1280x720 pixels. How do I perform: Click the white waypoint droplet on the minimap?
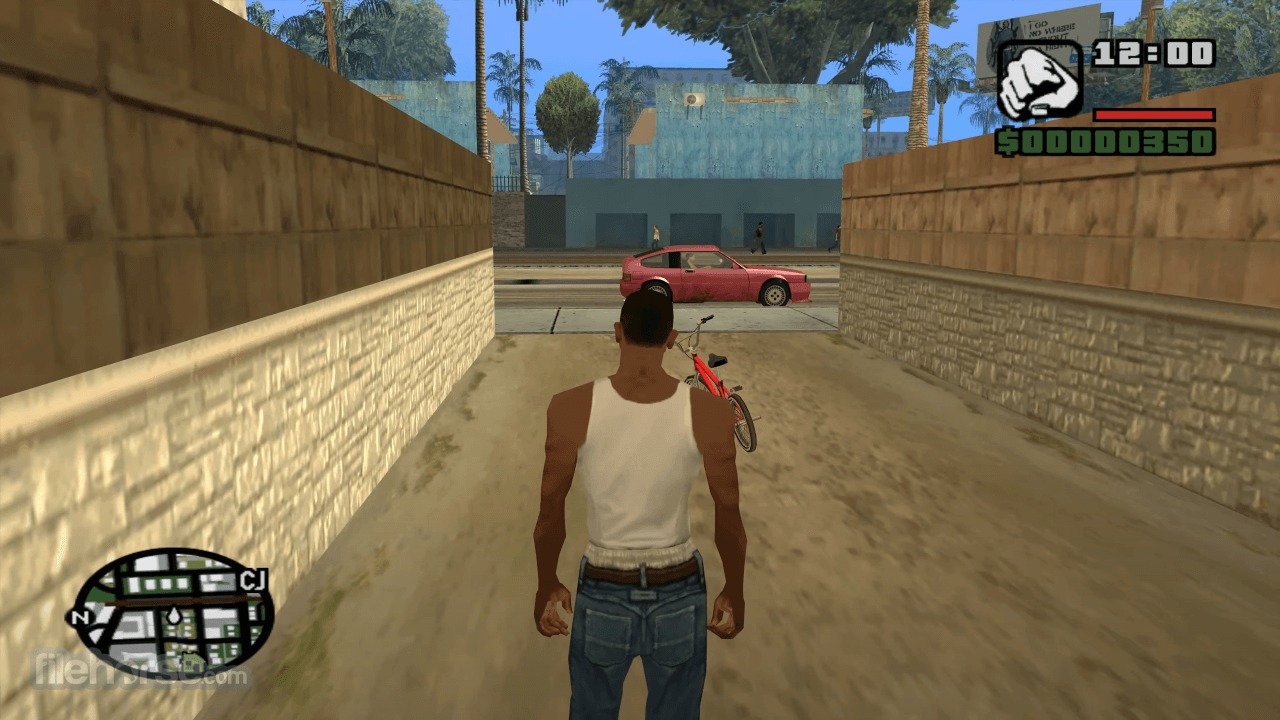coord(174,616)
